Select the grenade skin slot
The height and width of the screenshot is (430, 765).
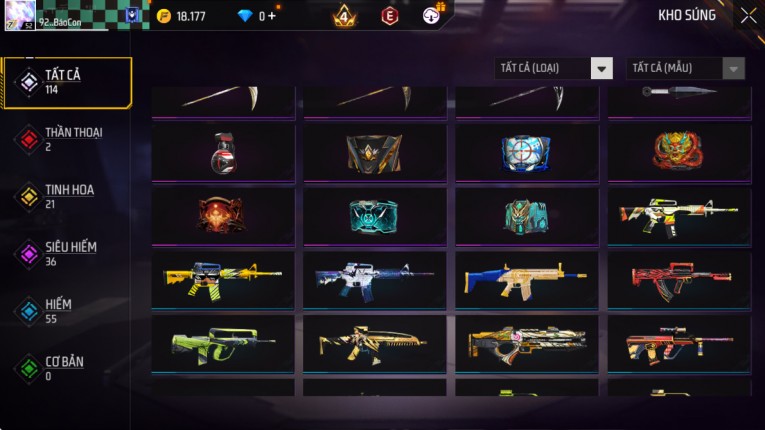[x=223, y=152]
